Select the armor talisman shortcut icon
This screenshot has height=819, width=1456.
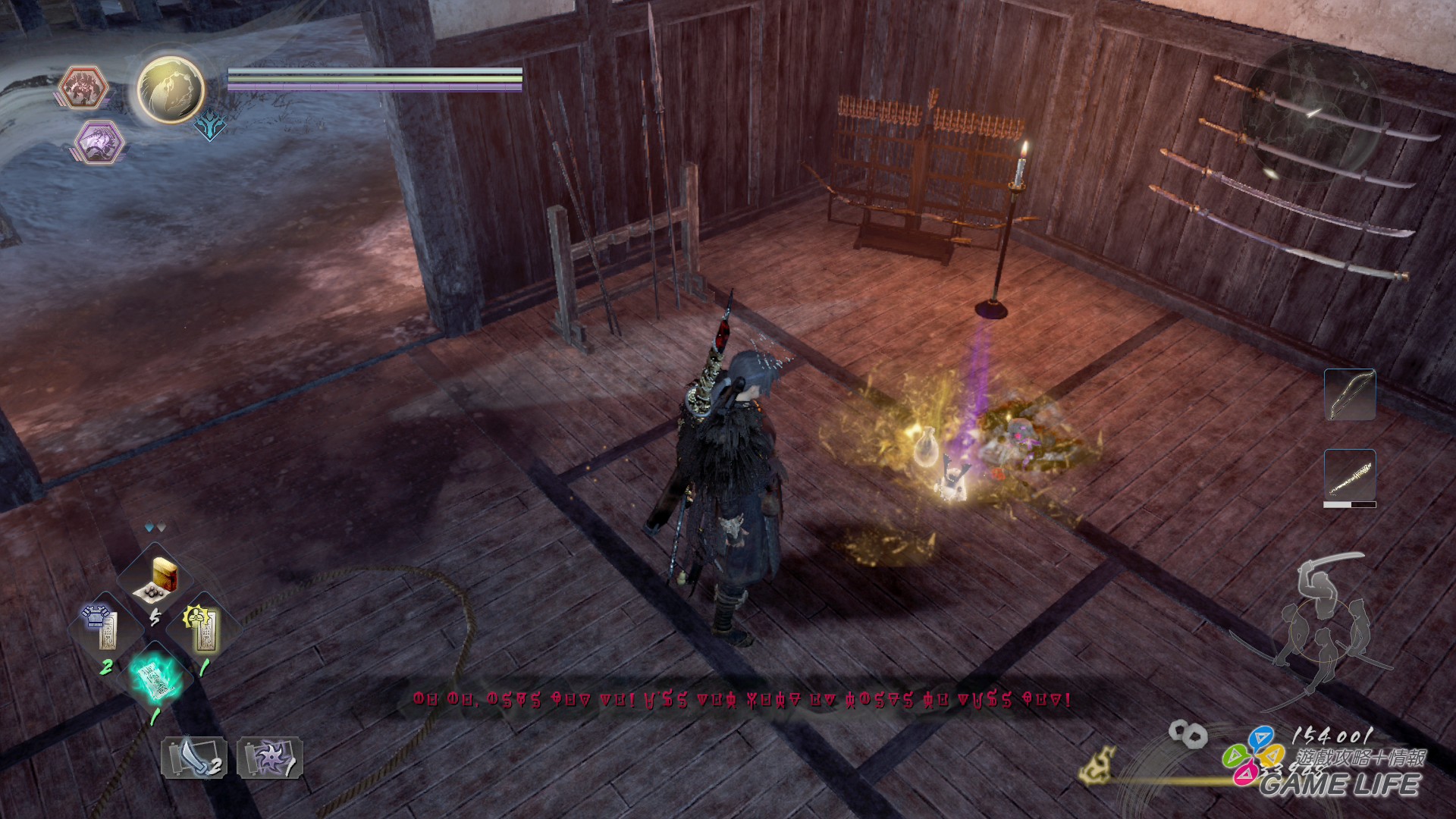point(105,626)
